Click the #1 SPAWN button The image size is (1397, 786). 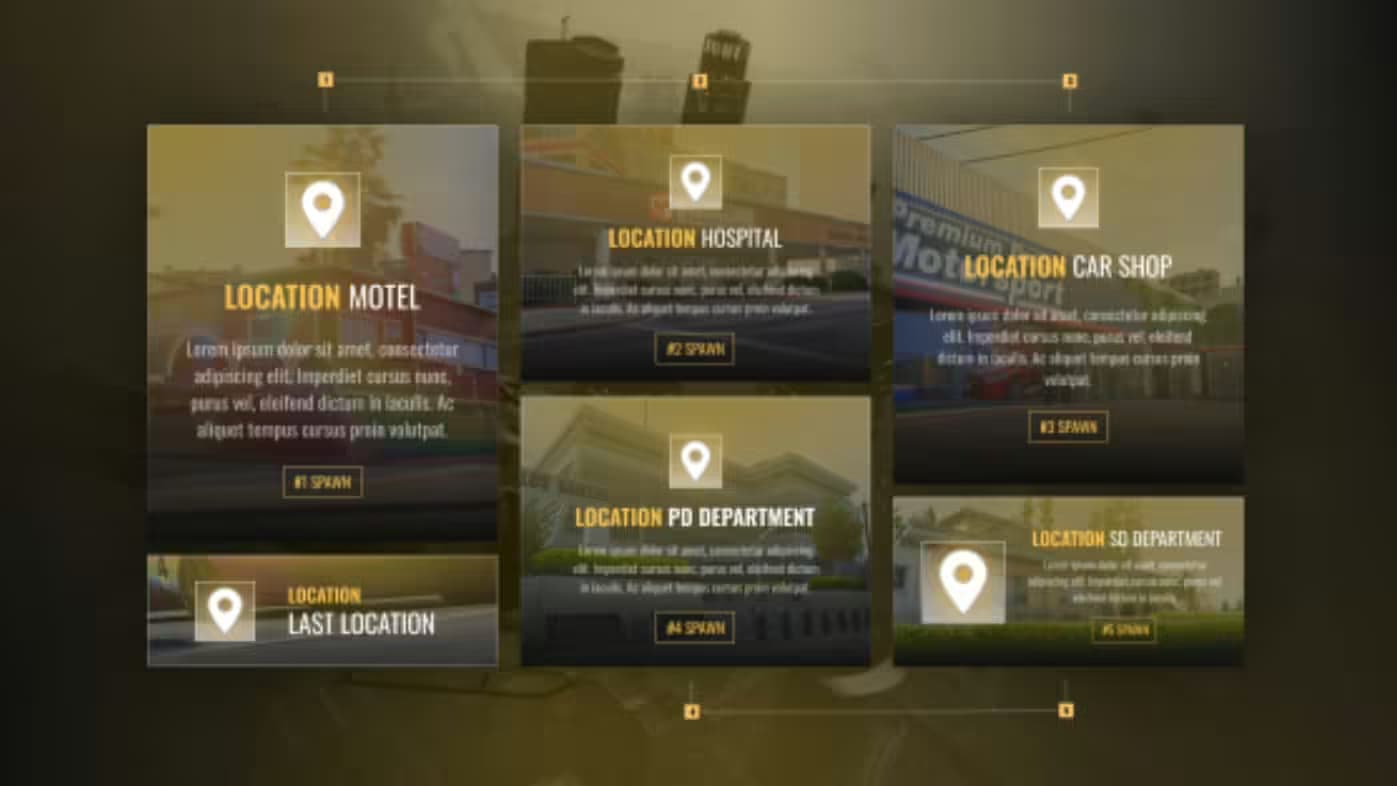tap(322, 482)
